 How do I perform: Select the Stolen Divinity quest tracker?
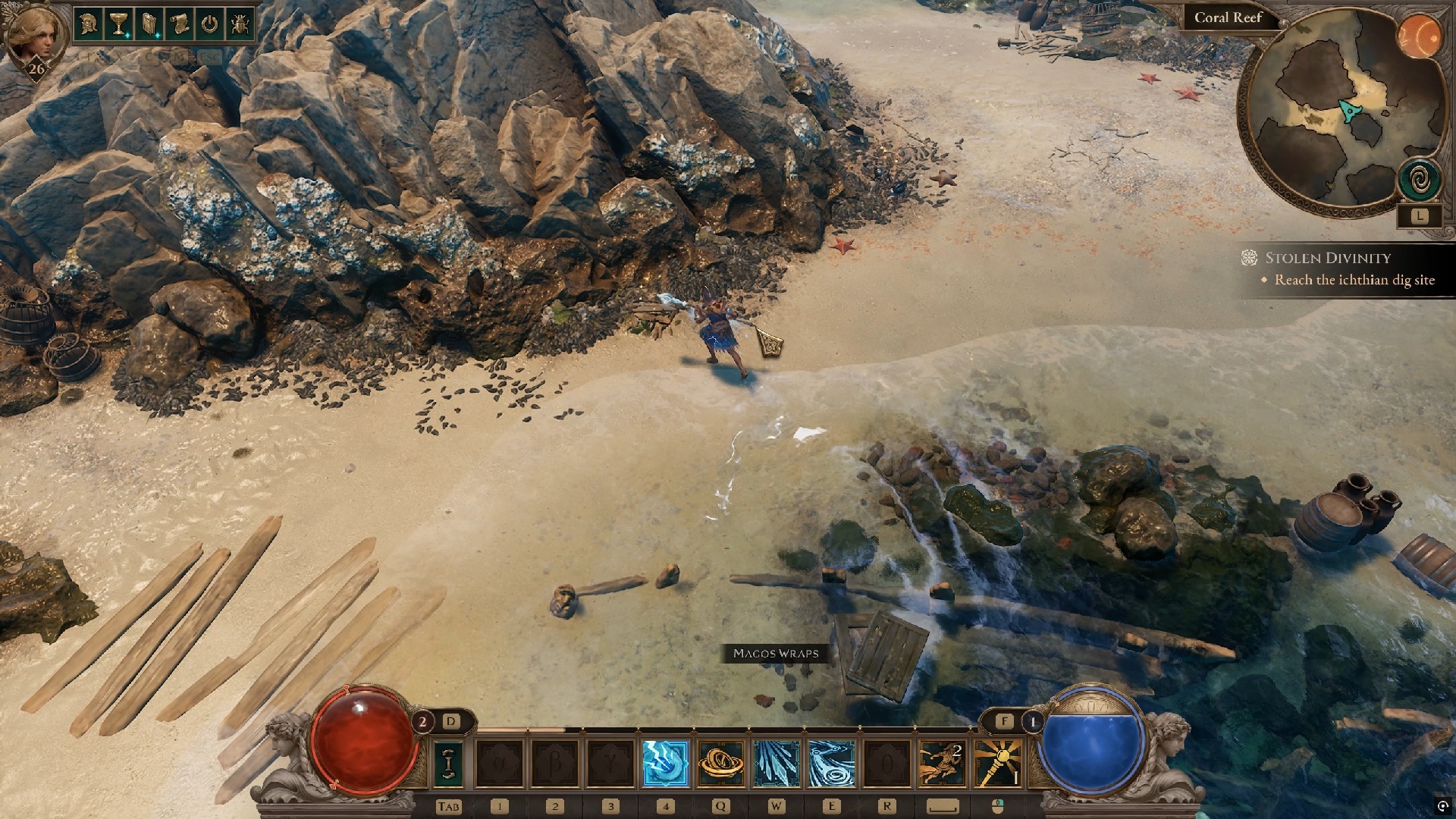tap(1327, 258)
